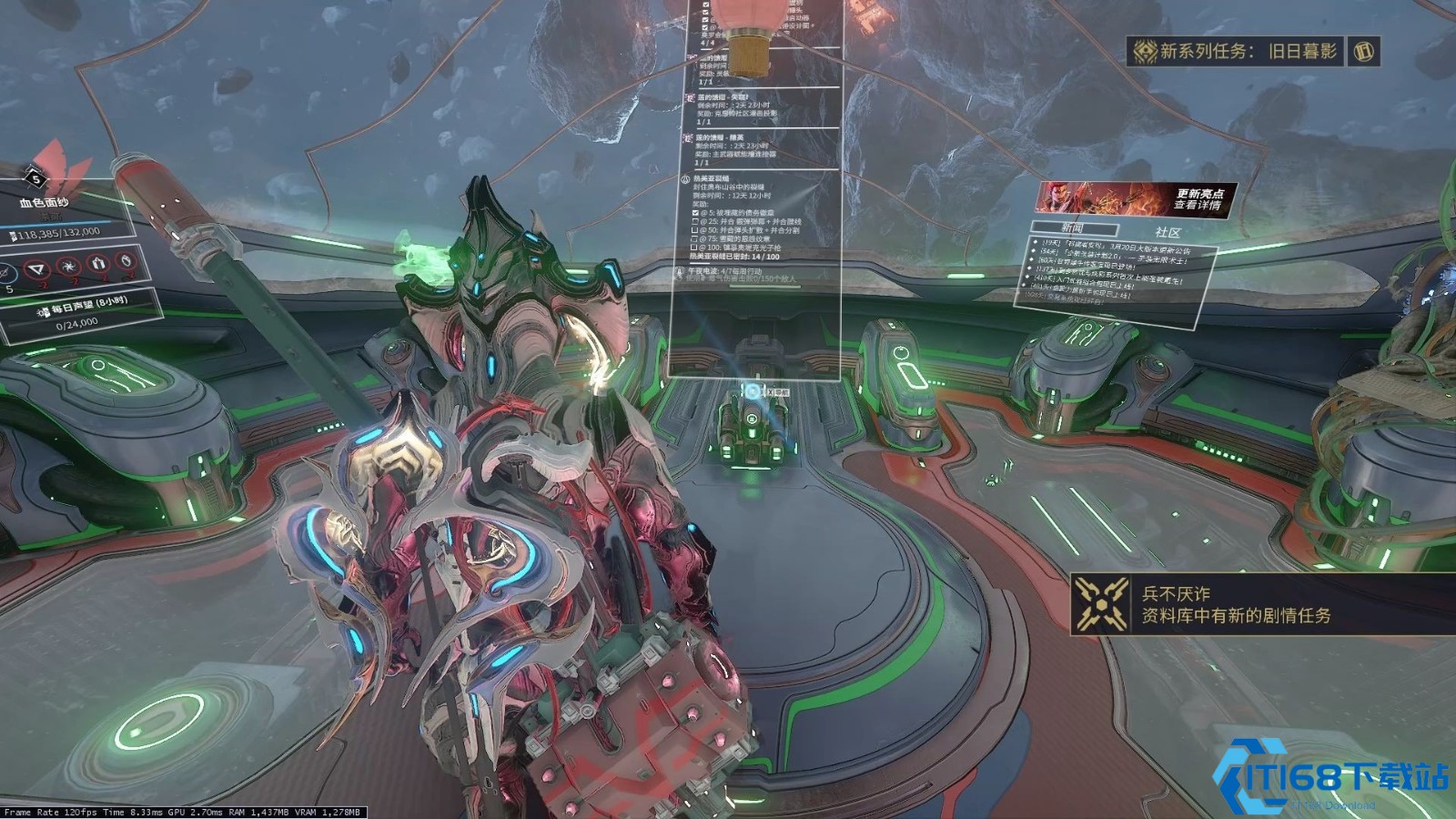Switch to the 新闻 news tab
The width and height of the screenshot is (1456, 819).
[x=1074, y=228]
